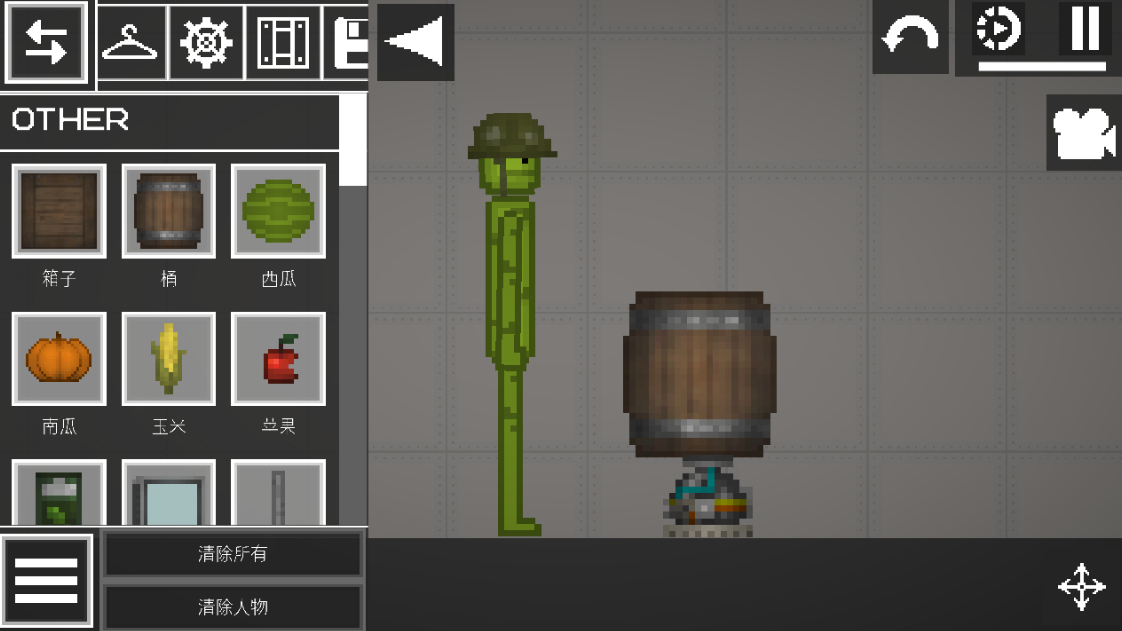Choose the barrel item
Screen dimensions: 1122x631
(169, 211)
